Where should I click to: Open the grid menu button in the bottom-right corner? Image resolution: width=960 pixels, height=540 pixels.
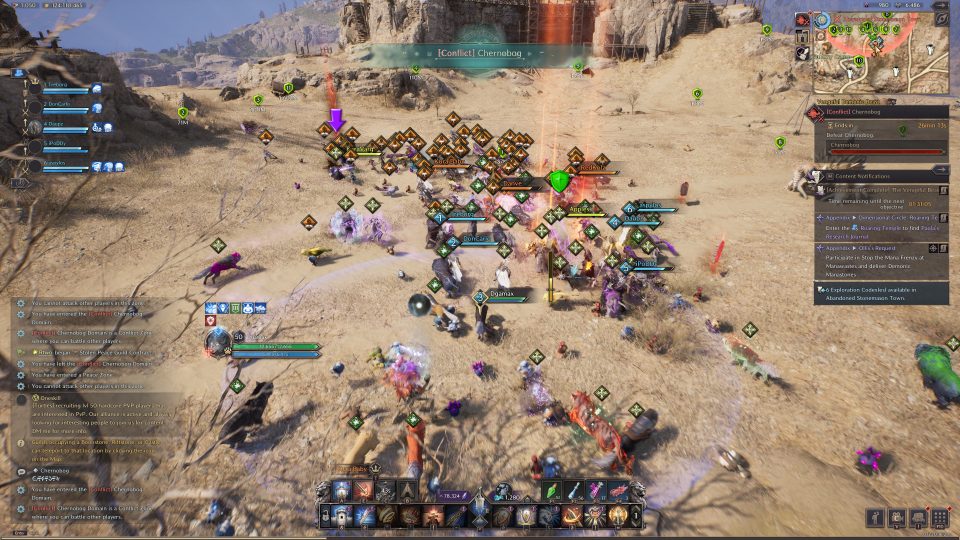click(x=939, y=518)
